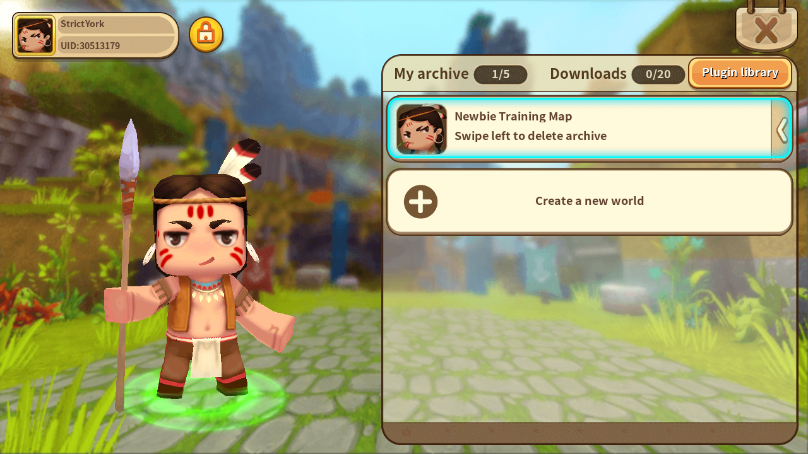
Task: Click the orange padlock icon
Action: [x=206, y=35]
